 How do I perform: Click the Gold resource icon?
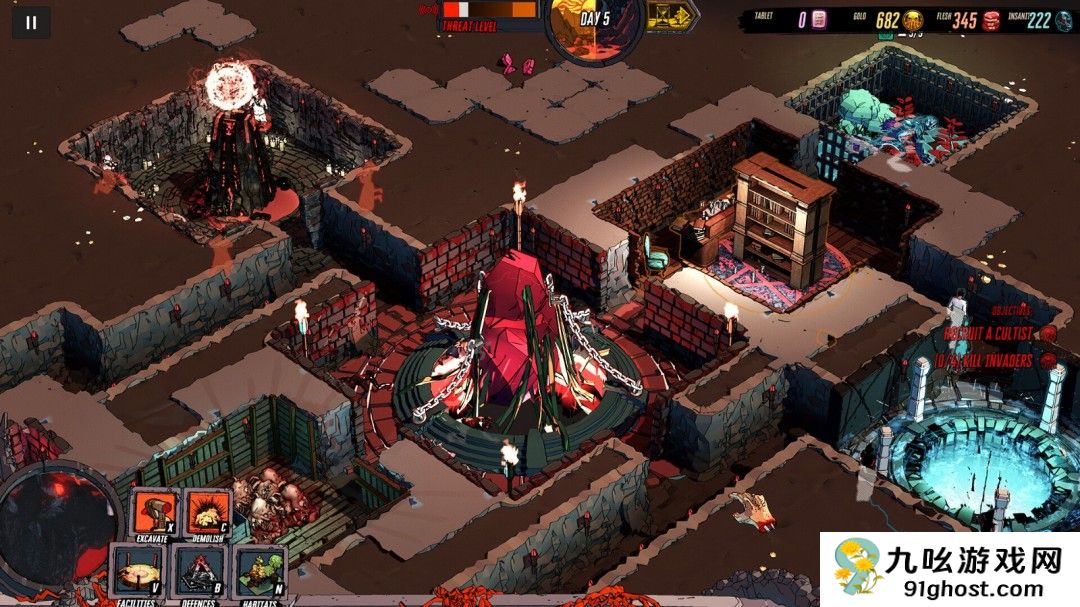[913, 20]
